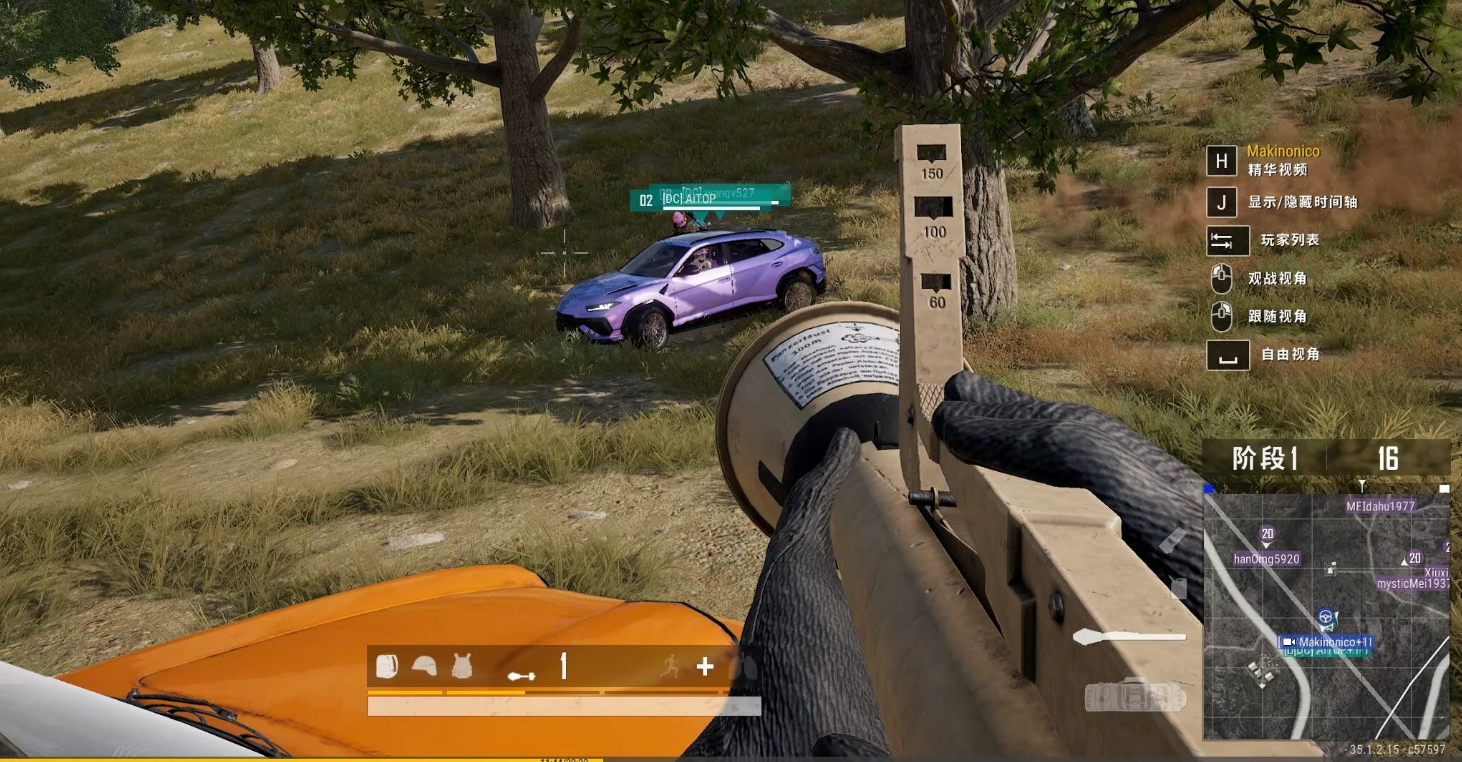
Task: Select the vehicle silhouette icon
Action: [x=1134, y=695]
